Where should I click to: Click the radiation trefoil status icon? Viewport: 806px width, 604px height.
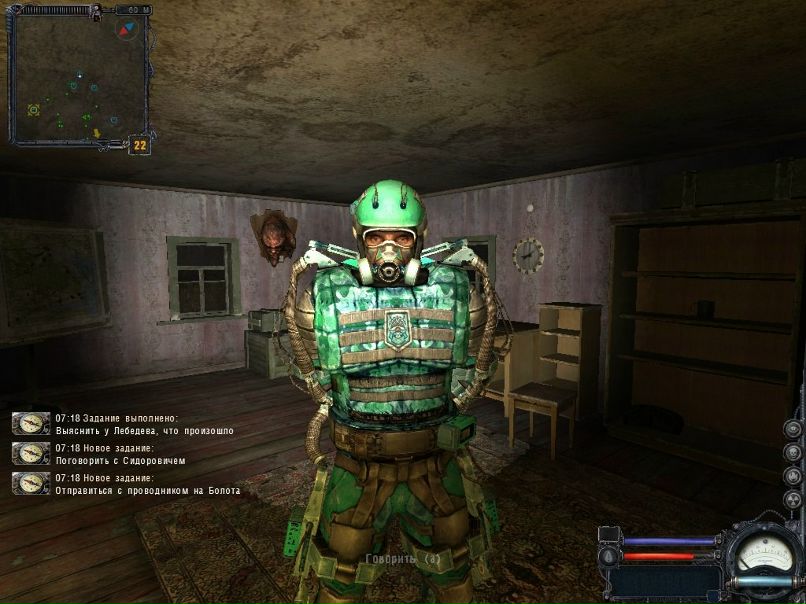click(793, 500)
